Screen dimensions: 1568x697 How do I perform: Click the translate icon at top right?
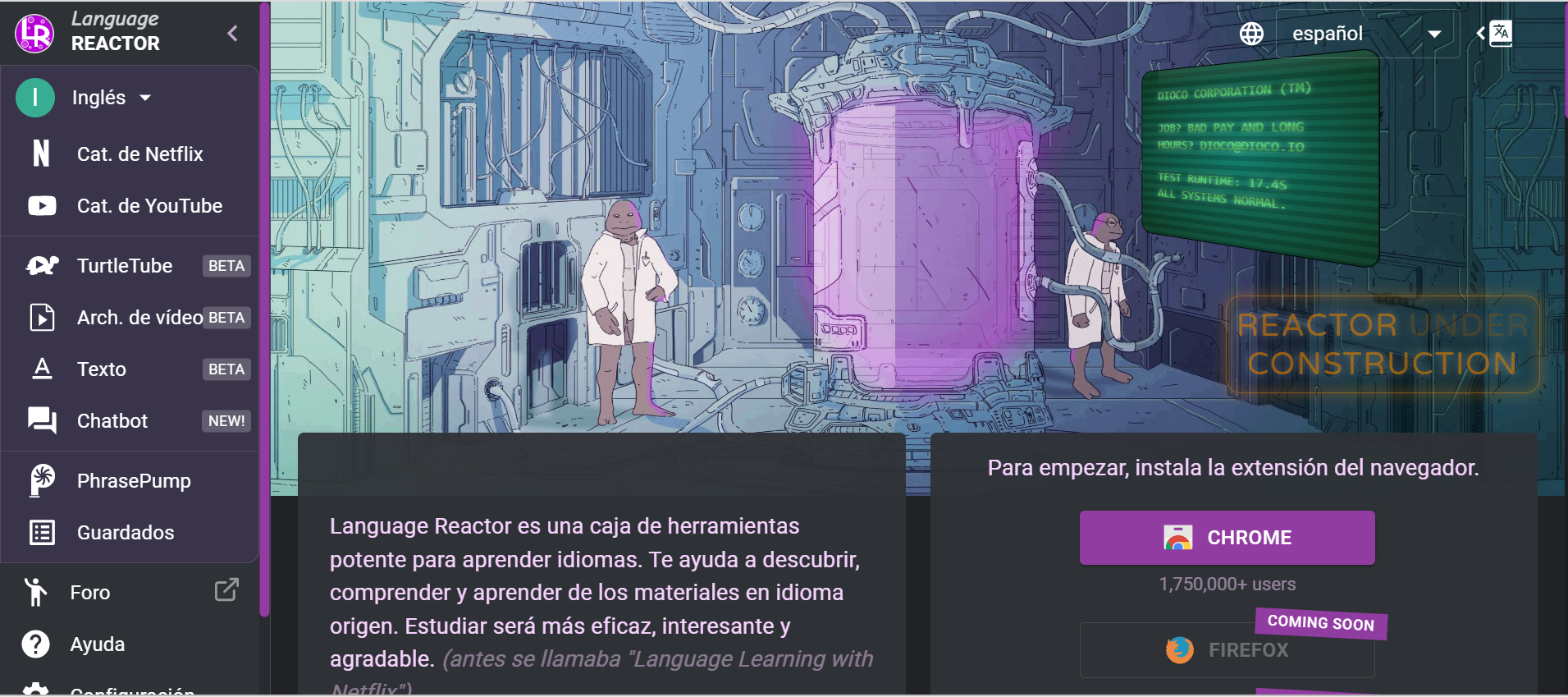coord(1500,33)
